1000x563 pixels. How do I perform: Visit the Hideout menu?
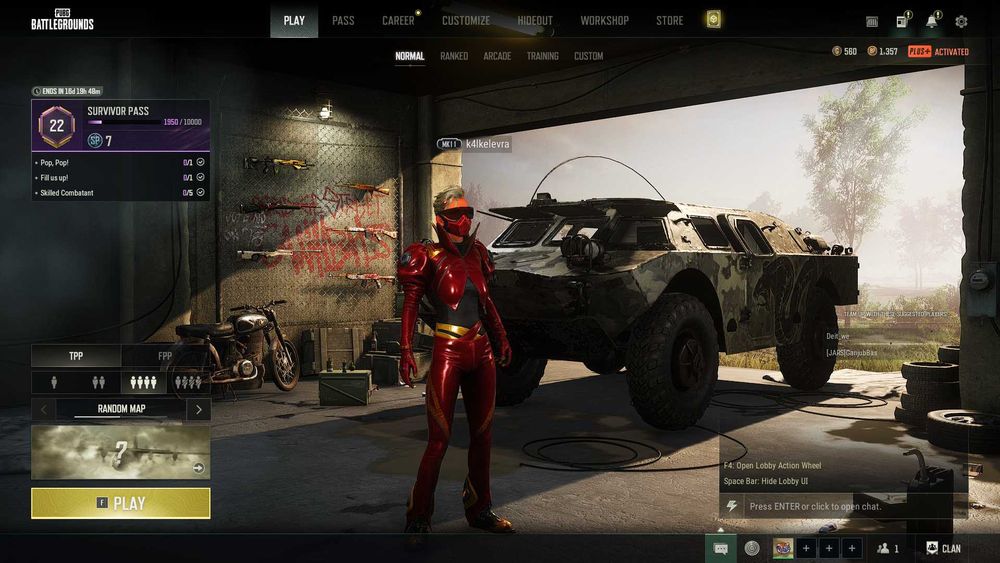(535, 20)
